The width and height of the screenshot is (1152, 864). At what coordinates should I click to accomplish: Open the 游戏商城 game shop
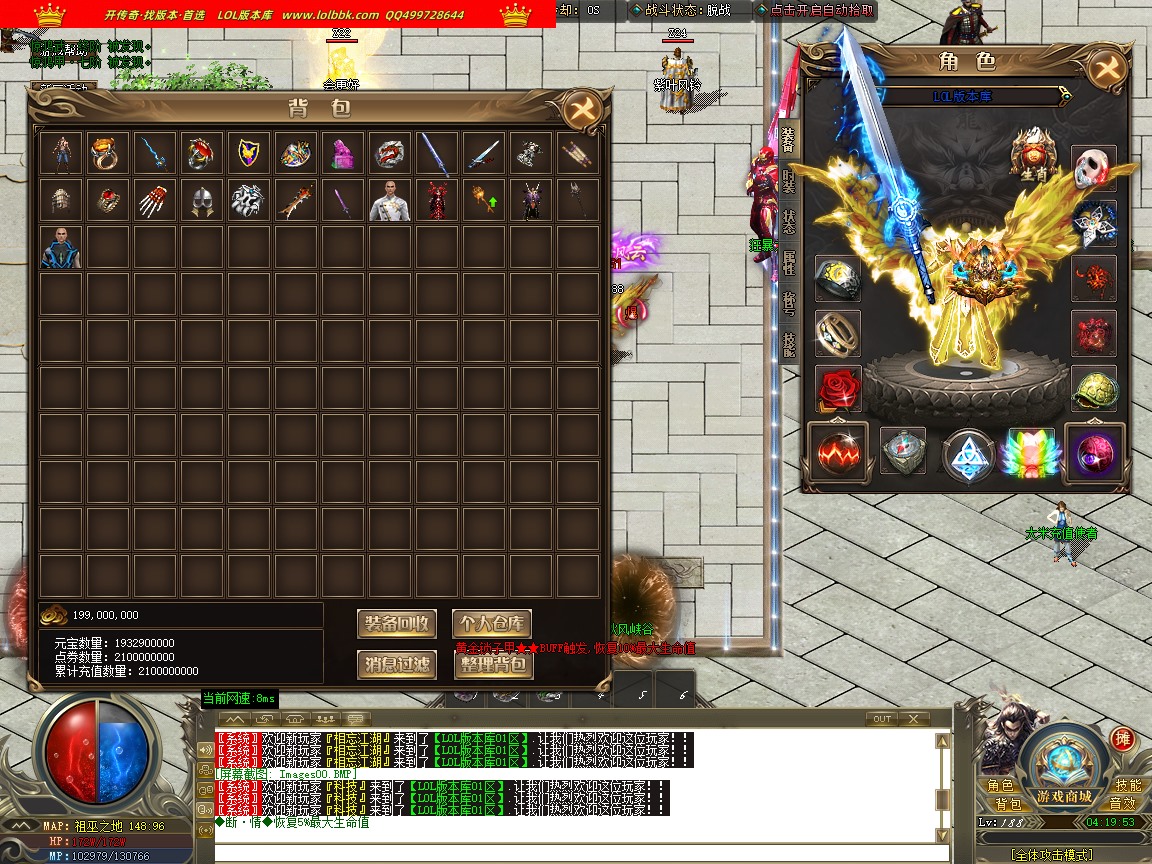pyautogui.click(x=1063, y=770)
